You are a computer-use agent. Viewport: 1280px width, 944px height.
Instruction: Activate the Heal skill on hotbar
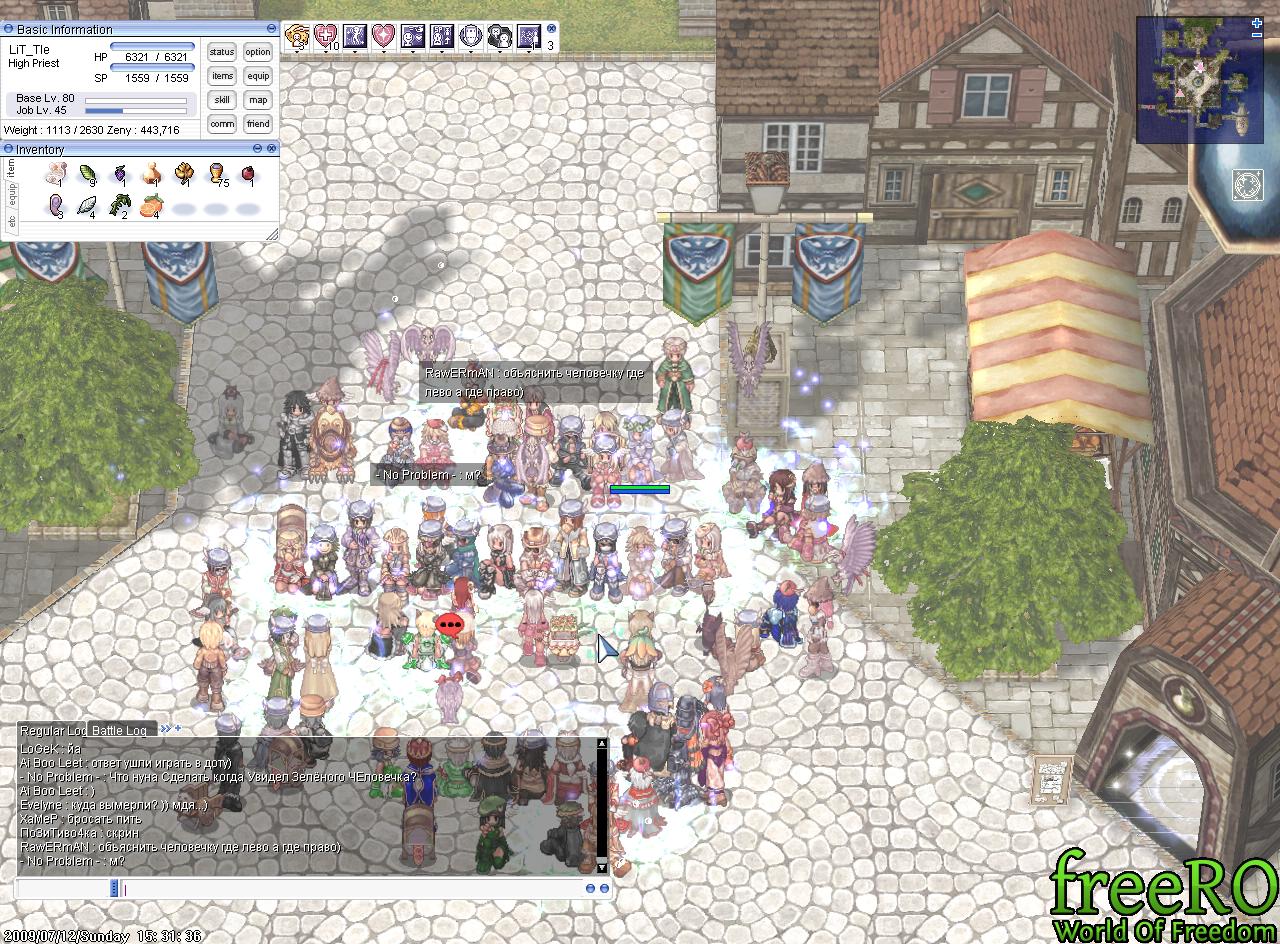tap(325, 37)
